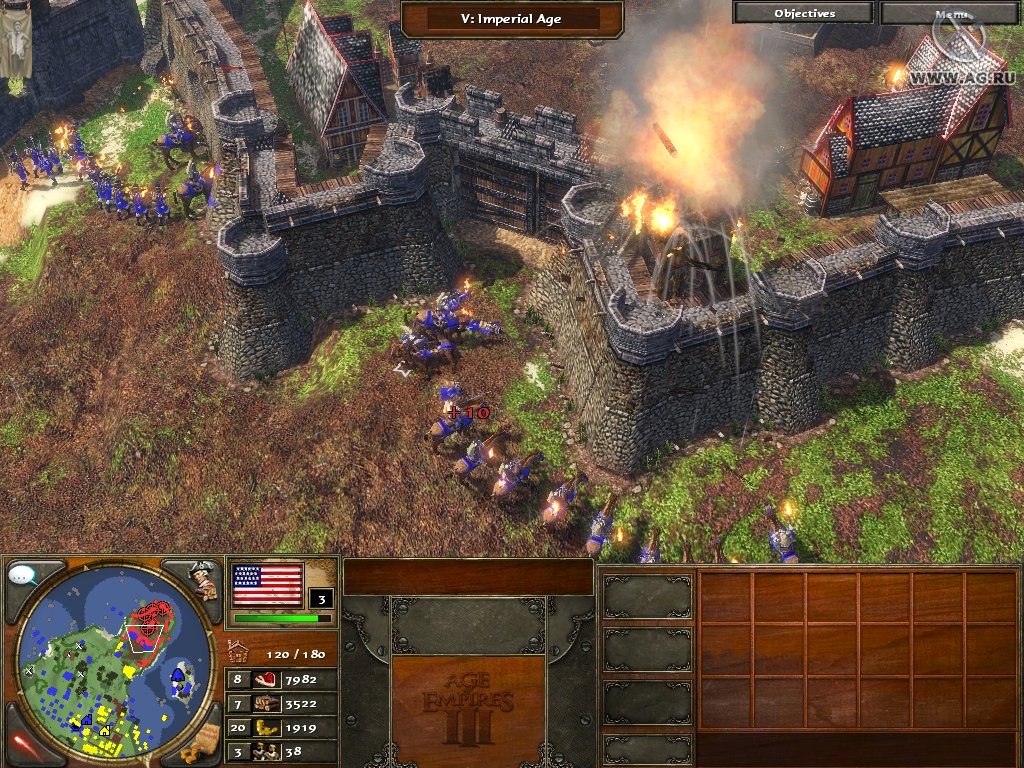Open the Home City via American flag
This screenshot has height=768, width=1024.
tap(267, 586)
